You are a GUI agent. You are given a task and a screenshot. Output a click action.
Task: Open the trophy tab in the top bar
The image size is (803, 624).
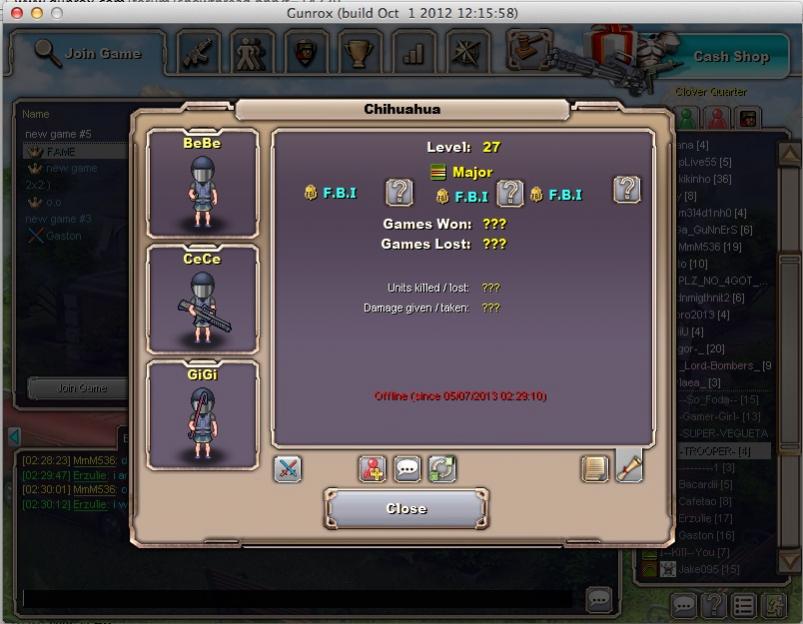pos(359,53)
